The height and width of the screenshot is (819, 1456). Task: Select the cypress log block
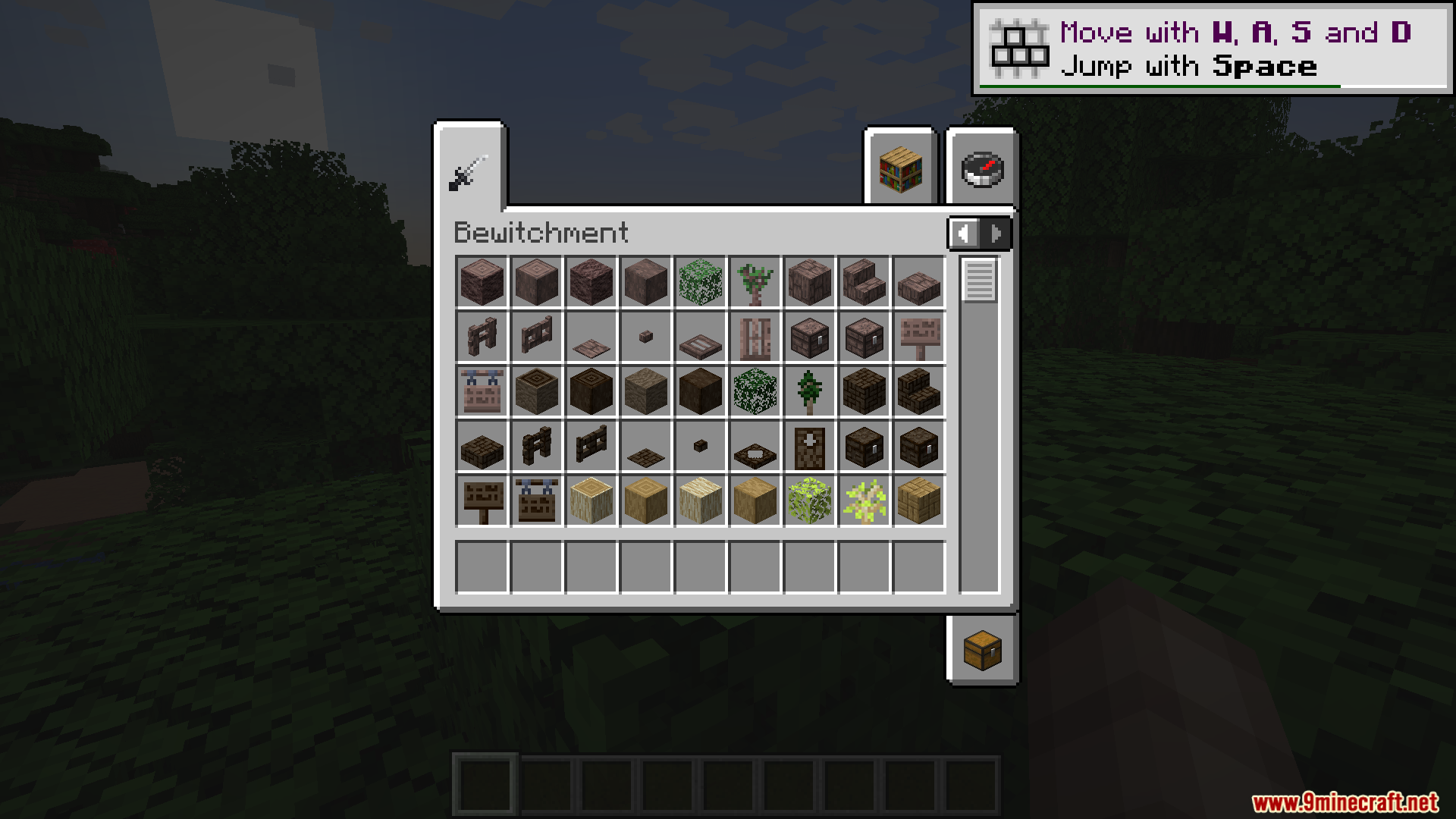click(x=482, y=281)
